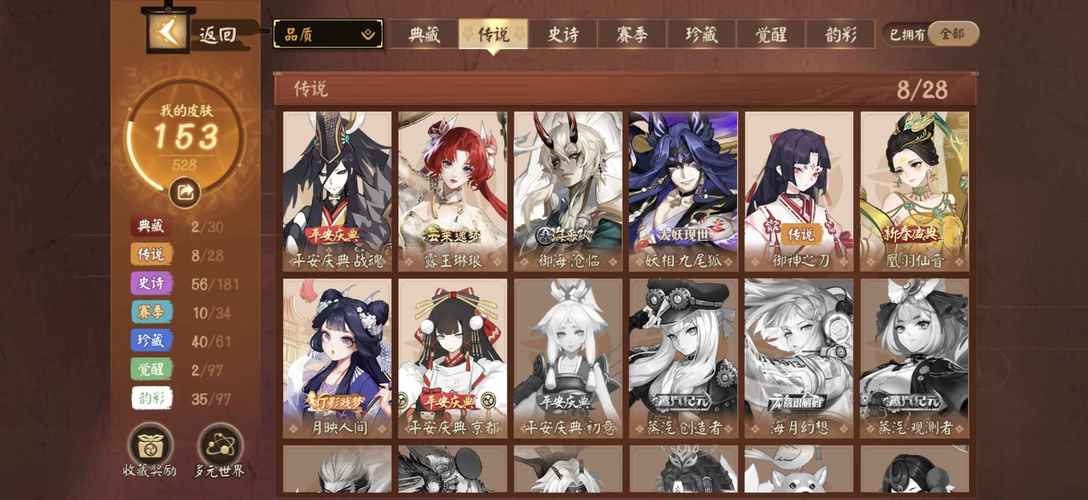Switch to the 韵彩 tab
This screenshot has width=1088, height=500.
point(838,34)
